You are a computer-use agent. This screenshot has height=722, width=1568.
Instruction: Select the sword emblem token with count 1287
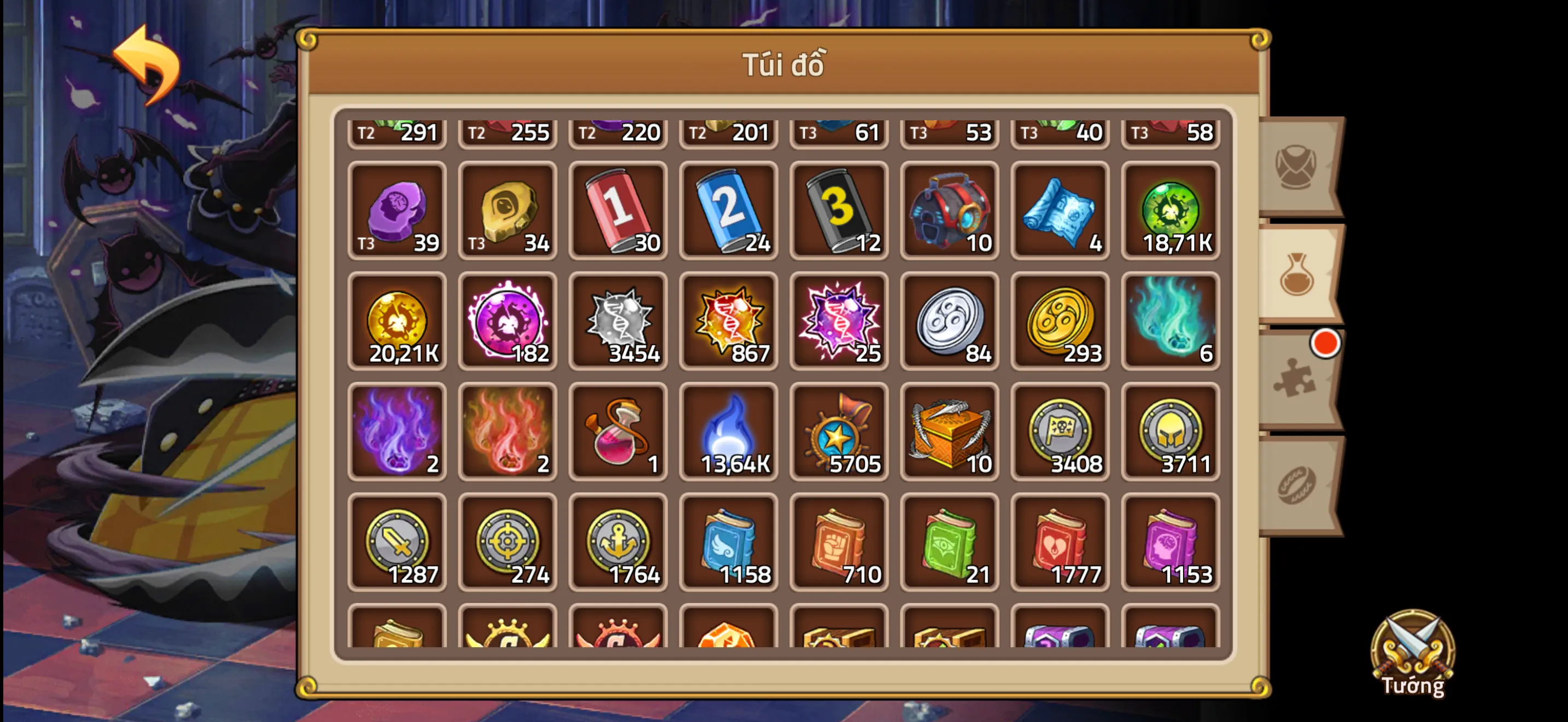[397, 542]
